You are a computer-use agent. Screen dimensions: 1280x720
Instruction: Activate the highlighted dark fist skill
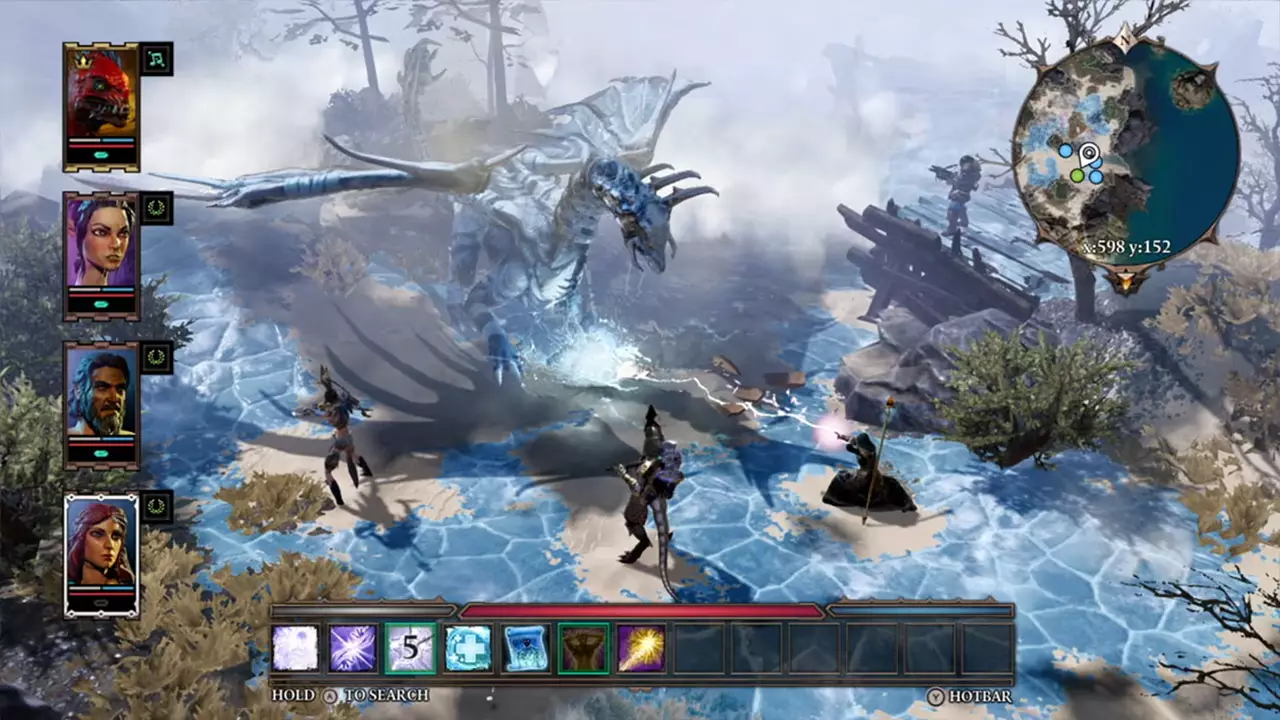click(x=583, y=648)
